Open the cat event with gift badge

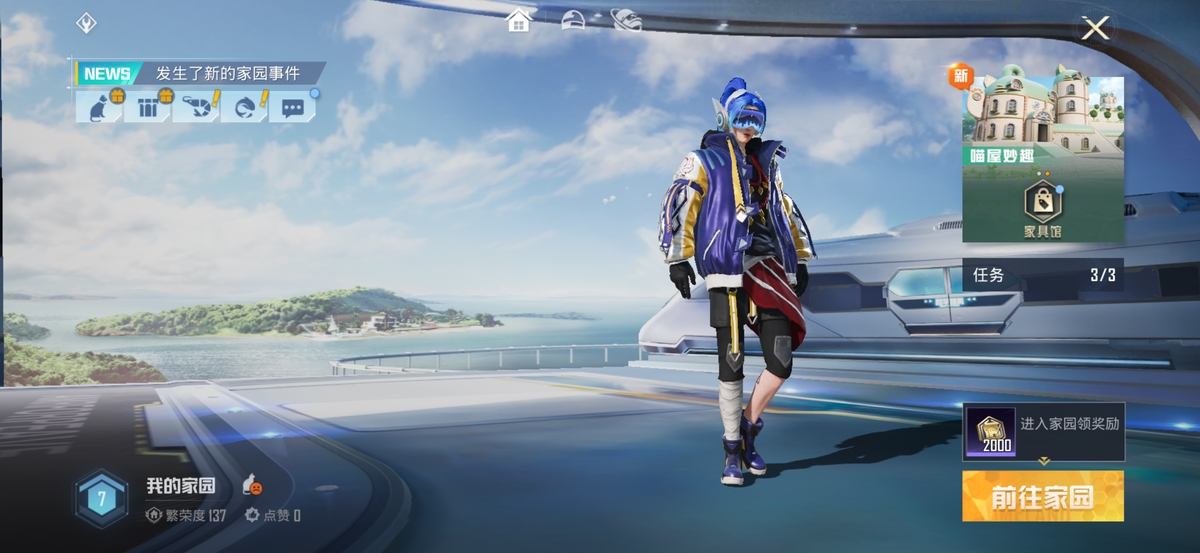[x=99, y=106]
